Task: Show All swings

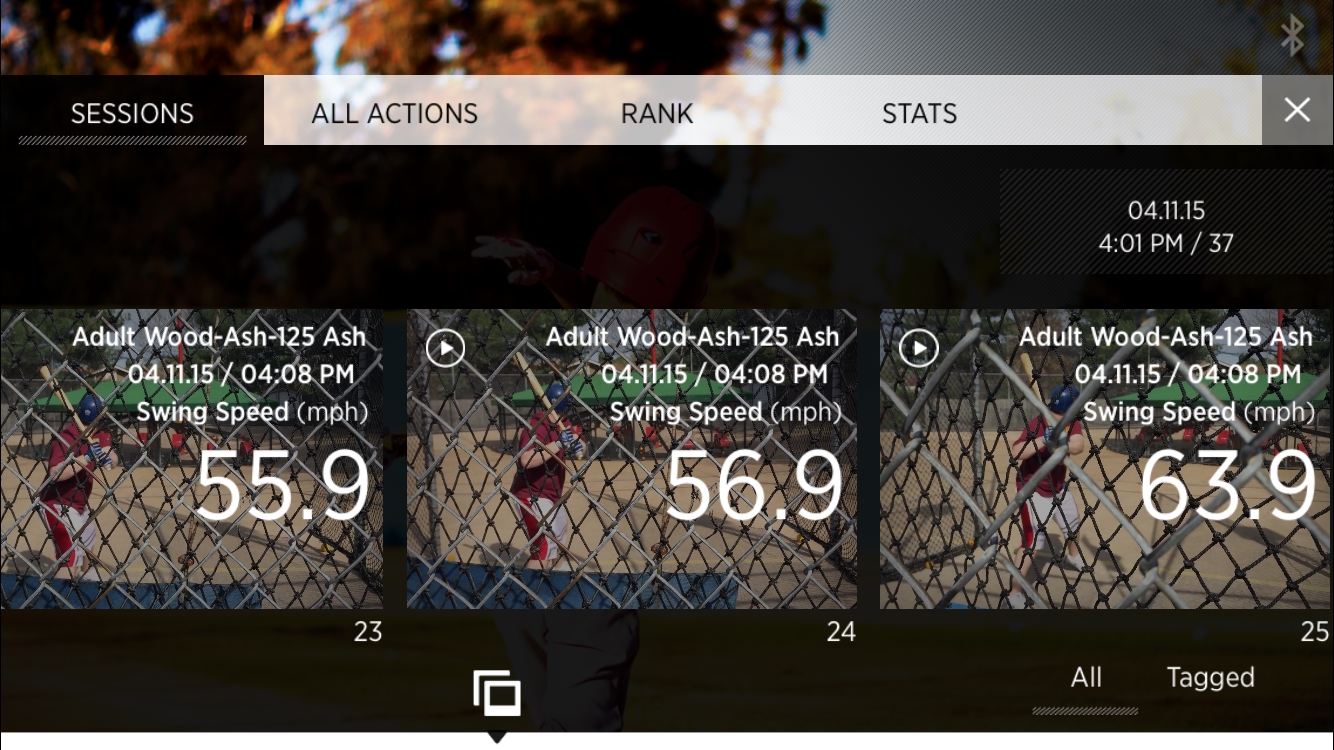Action: [x=1086, y=677]
